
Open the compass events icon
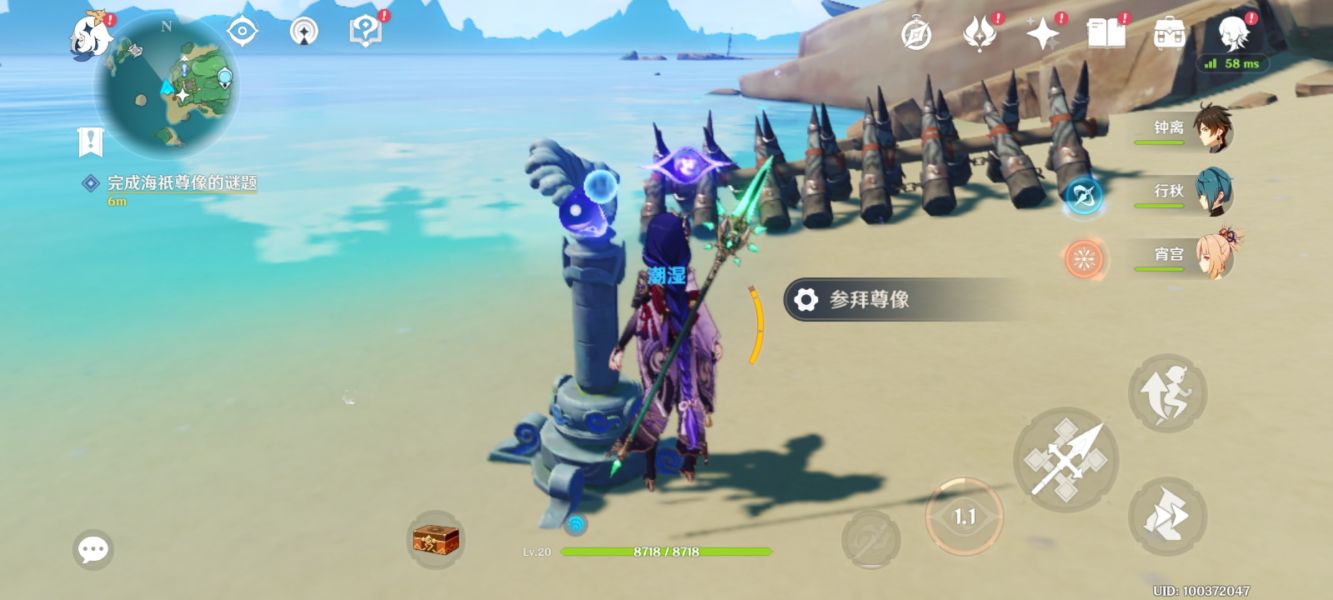[916, 35]
